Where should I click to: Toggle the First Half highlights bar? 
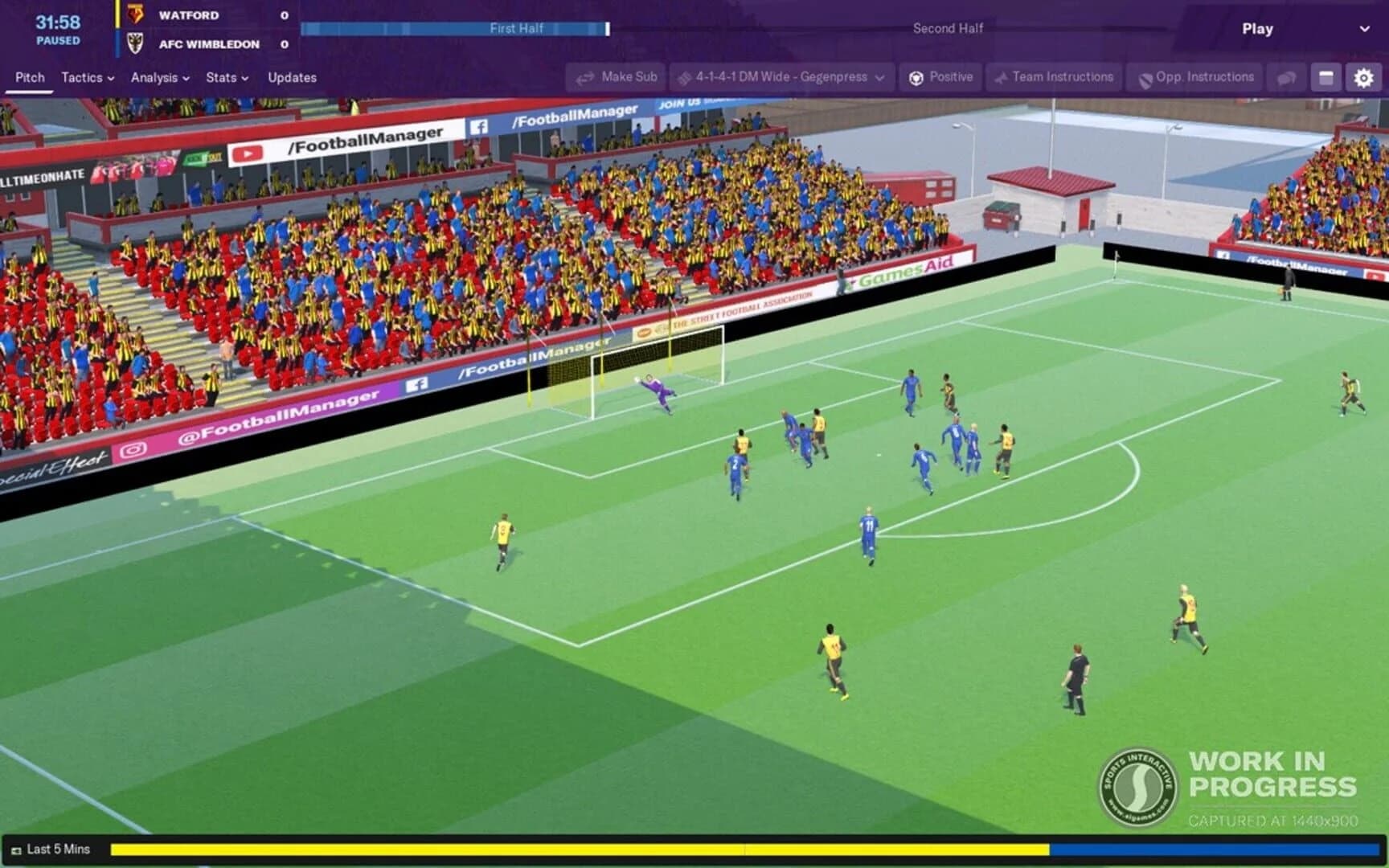pos(517,28)
